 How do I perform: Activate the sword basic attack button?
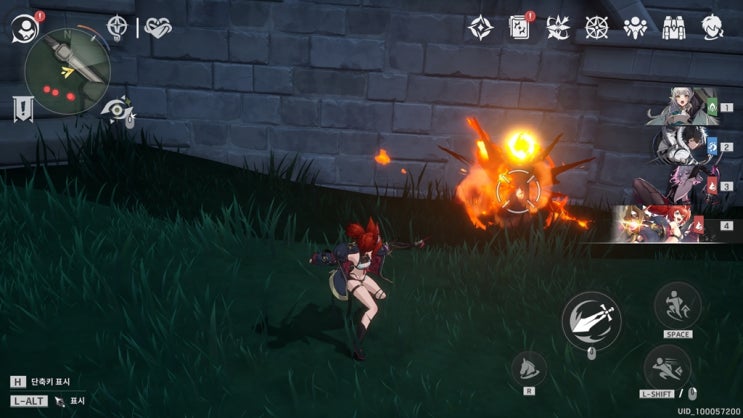(x=591, y=320)
